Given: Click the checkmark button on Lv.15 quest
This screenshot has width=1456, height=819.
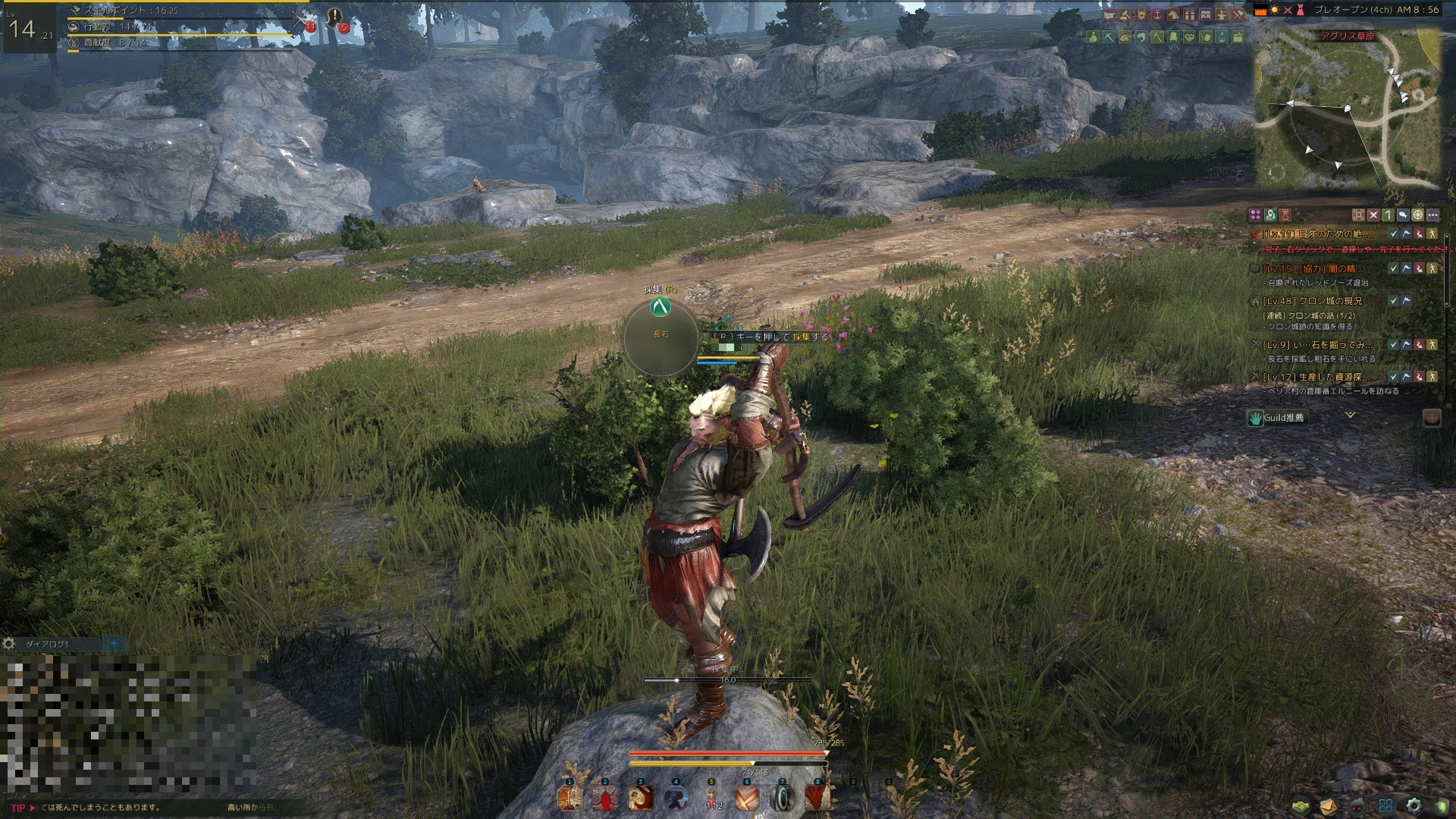Looking at the screenshot, I should coord(1393,268).
